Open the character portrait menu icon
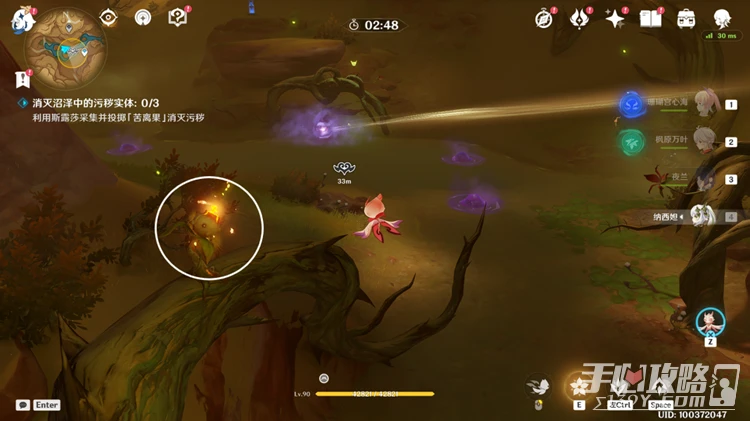 coord(722,18)
